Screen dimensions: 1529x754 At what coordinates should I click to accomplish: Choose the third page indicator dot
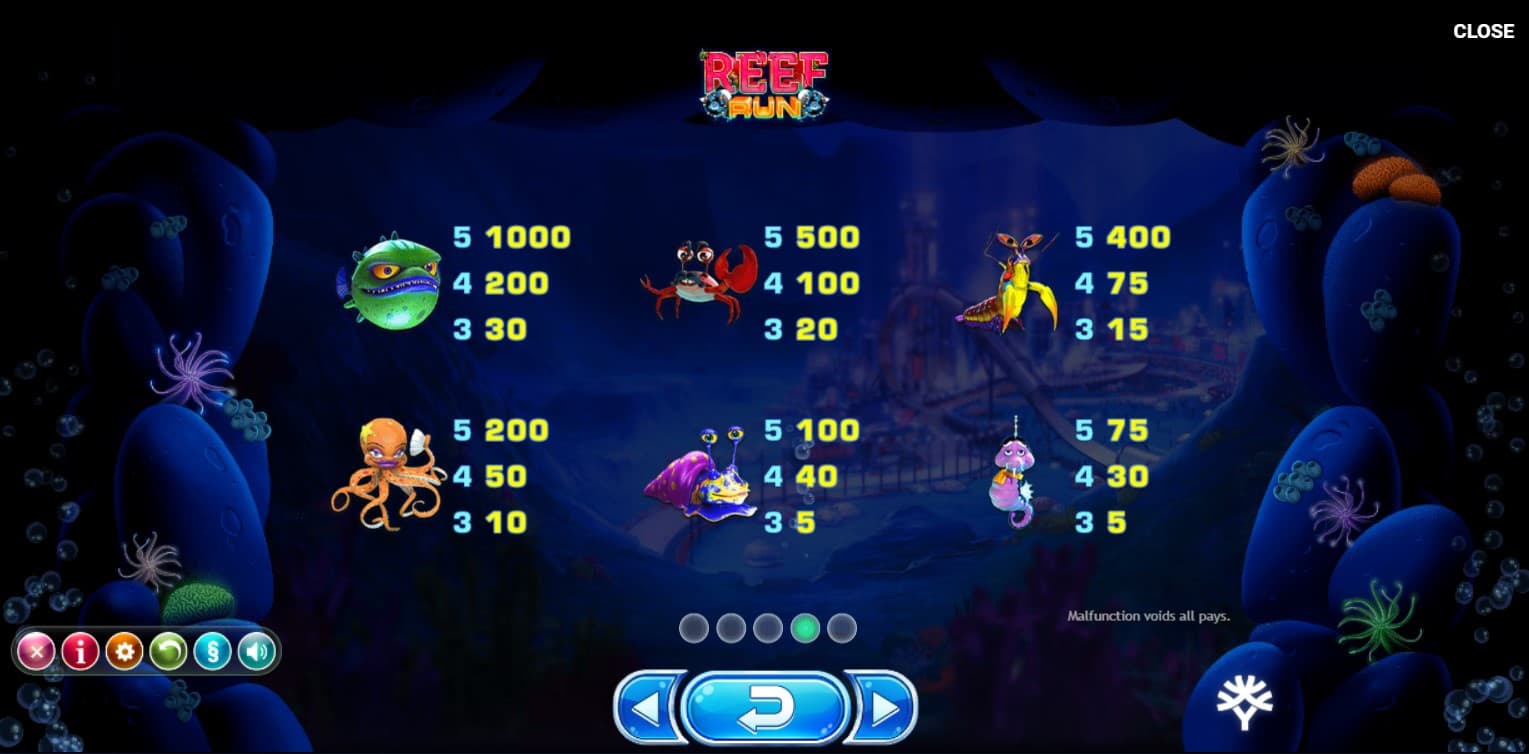[x=768, y=628]
